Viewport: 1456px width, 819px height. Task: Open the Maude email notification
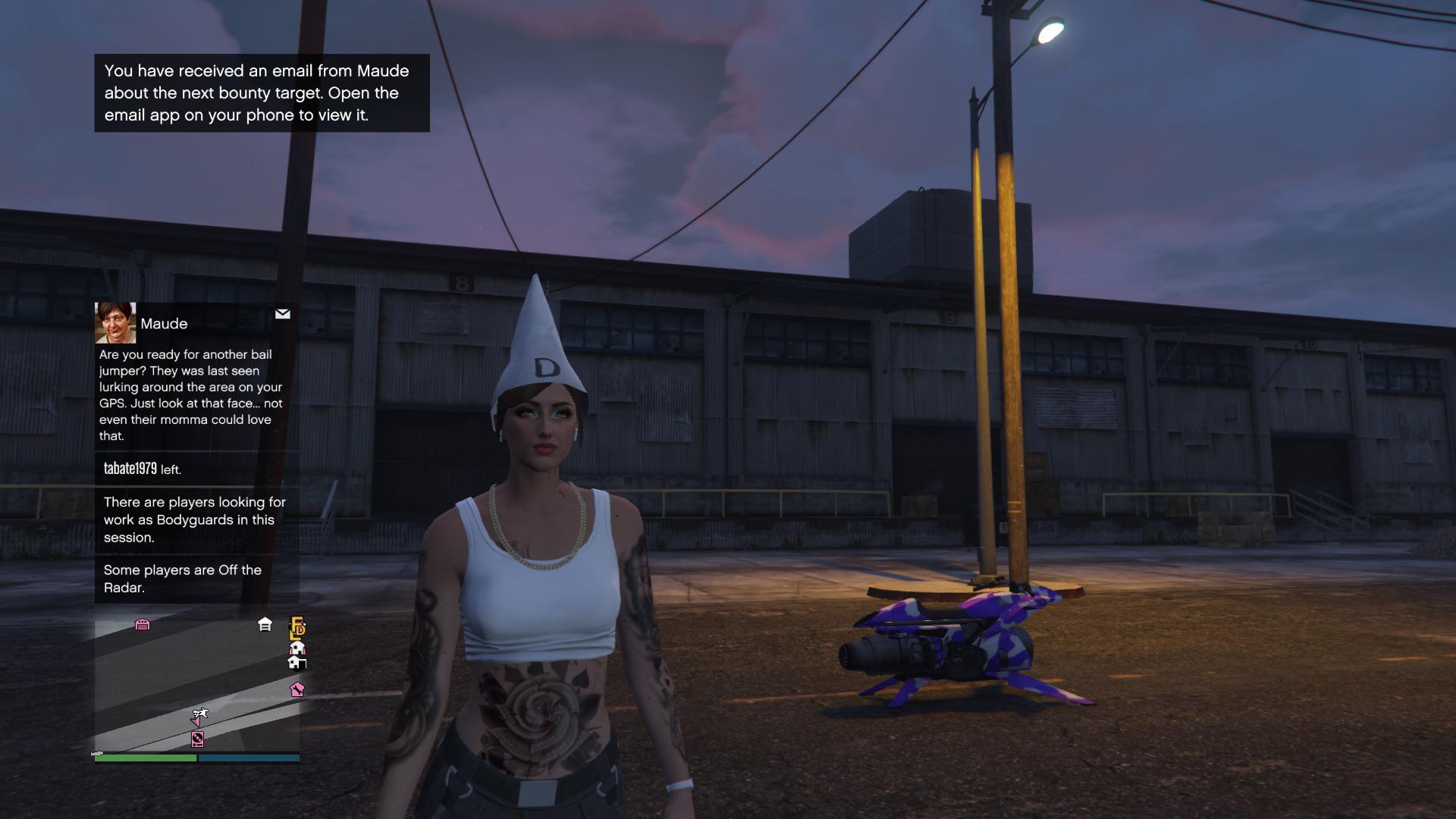[x=191, y=394]
